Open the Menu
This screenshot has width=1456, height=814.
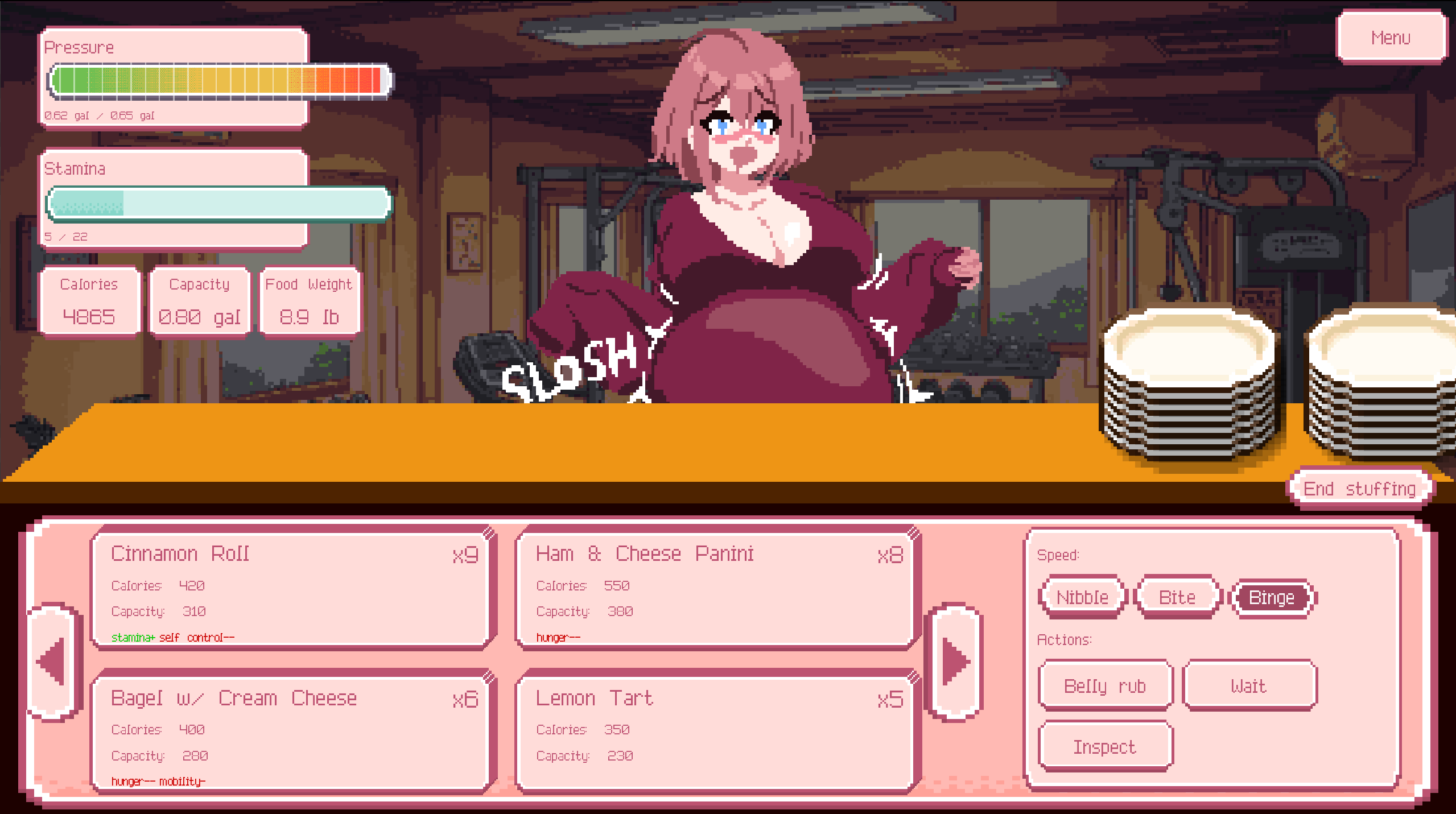(1391, 38)
